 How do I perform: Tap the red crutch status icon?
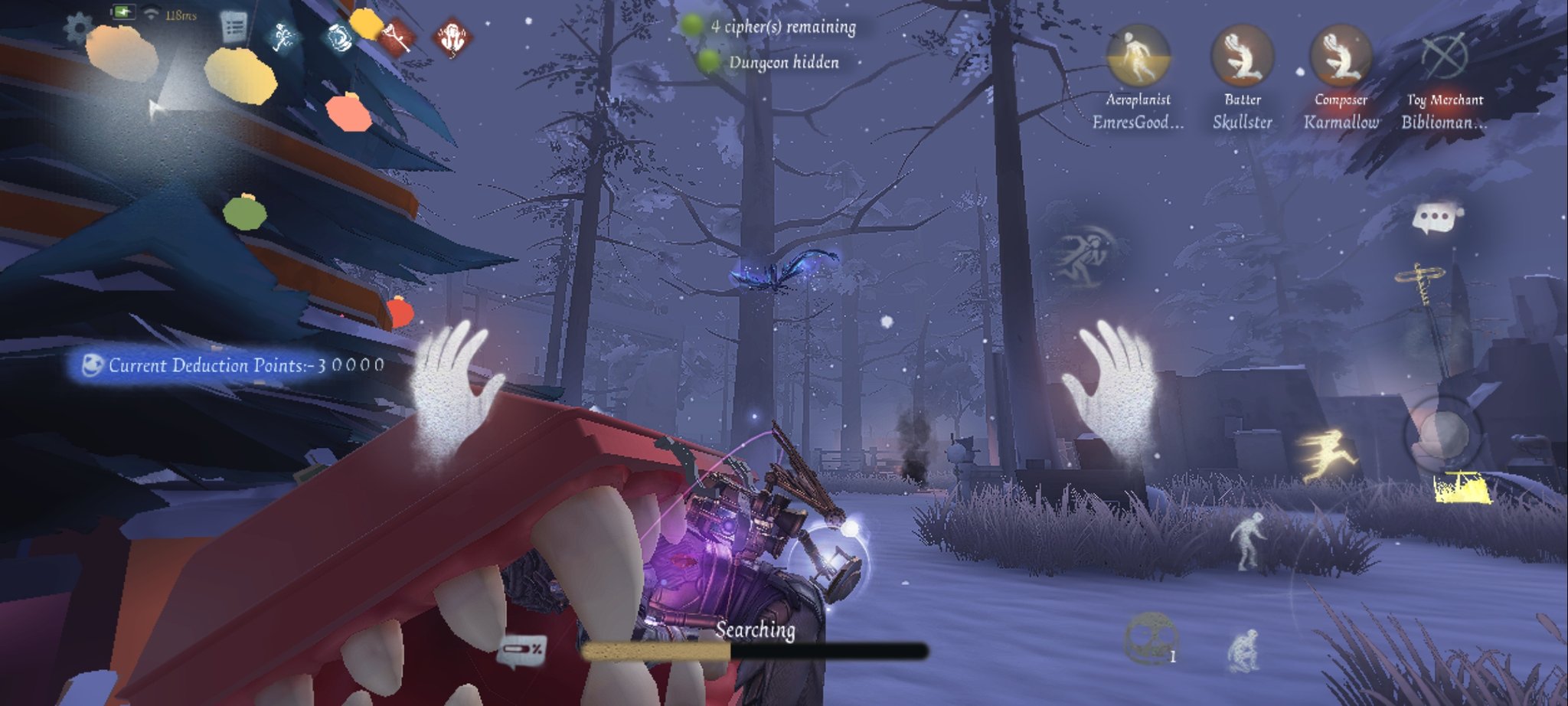[398, 35]
